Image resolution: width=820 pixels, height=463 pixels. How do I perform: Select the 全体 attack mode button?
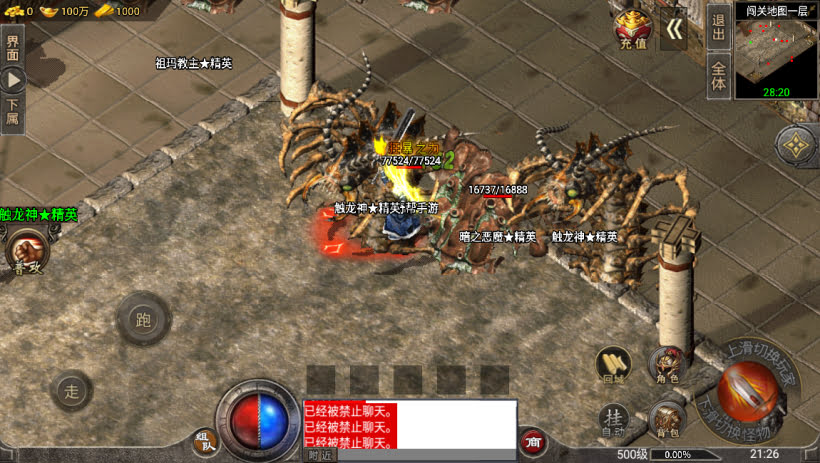[718, 76]
